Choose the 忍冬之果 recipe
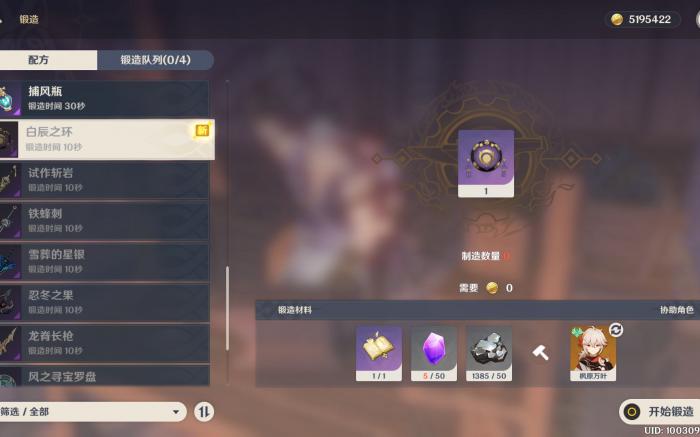Screen dimensions: 700x437 pyautogui.click(x=105, y=303)
